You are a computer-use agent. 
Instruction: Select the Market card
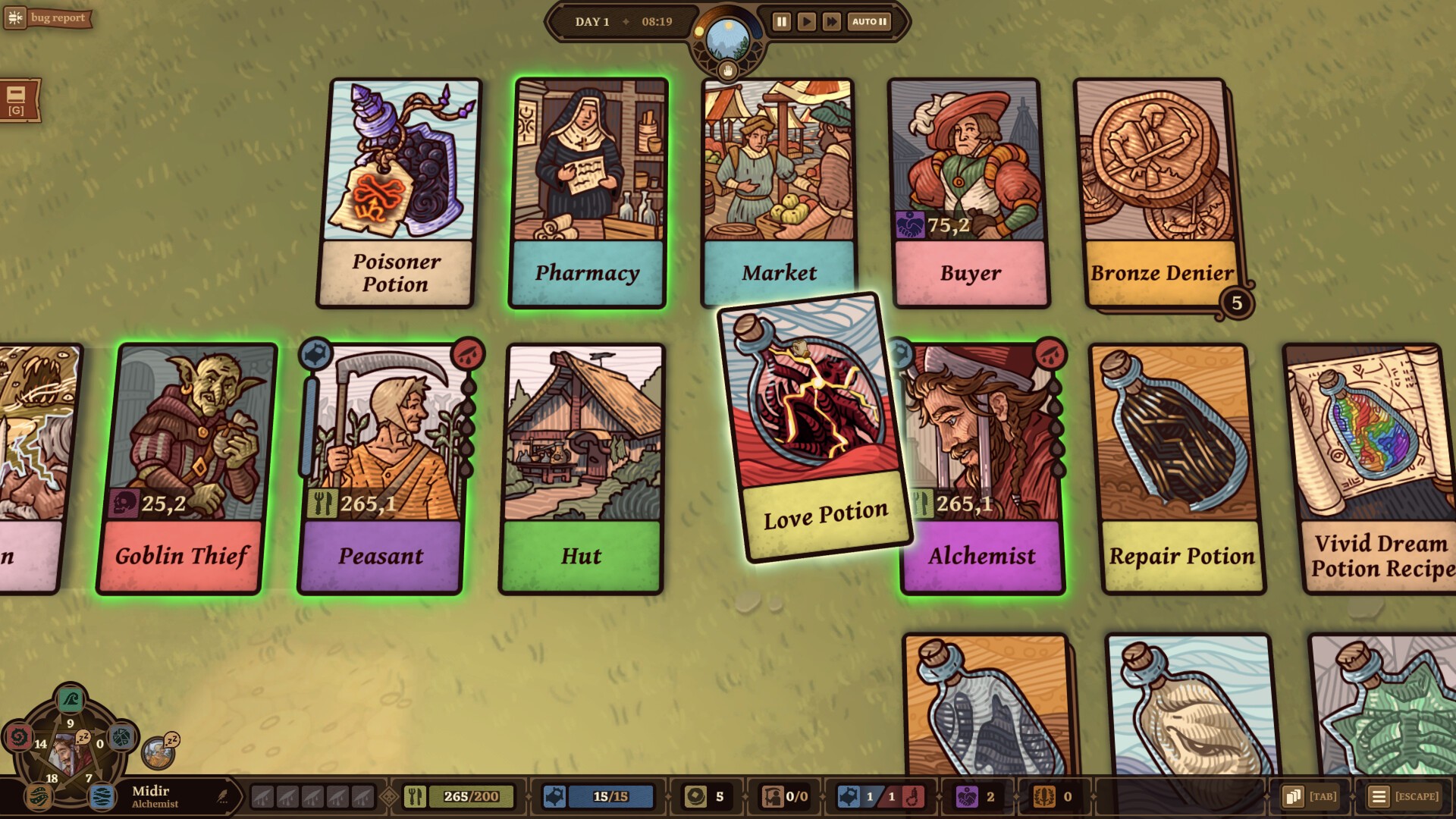point(779,193)
